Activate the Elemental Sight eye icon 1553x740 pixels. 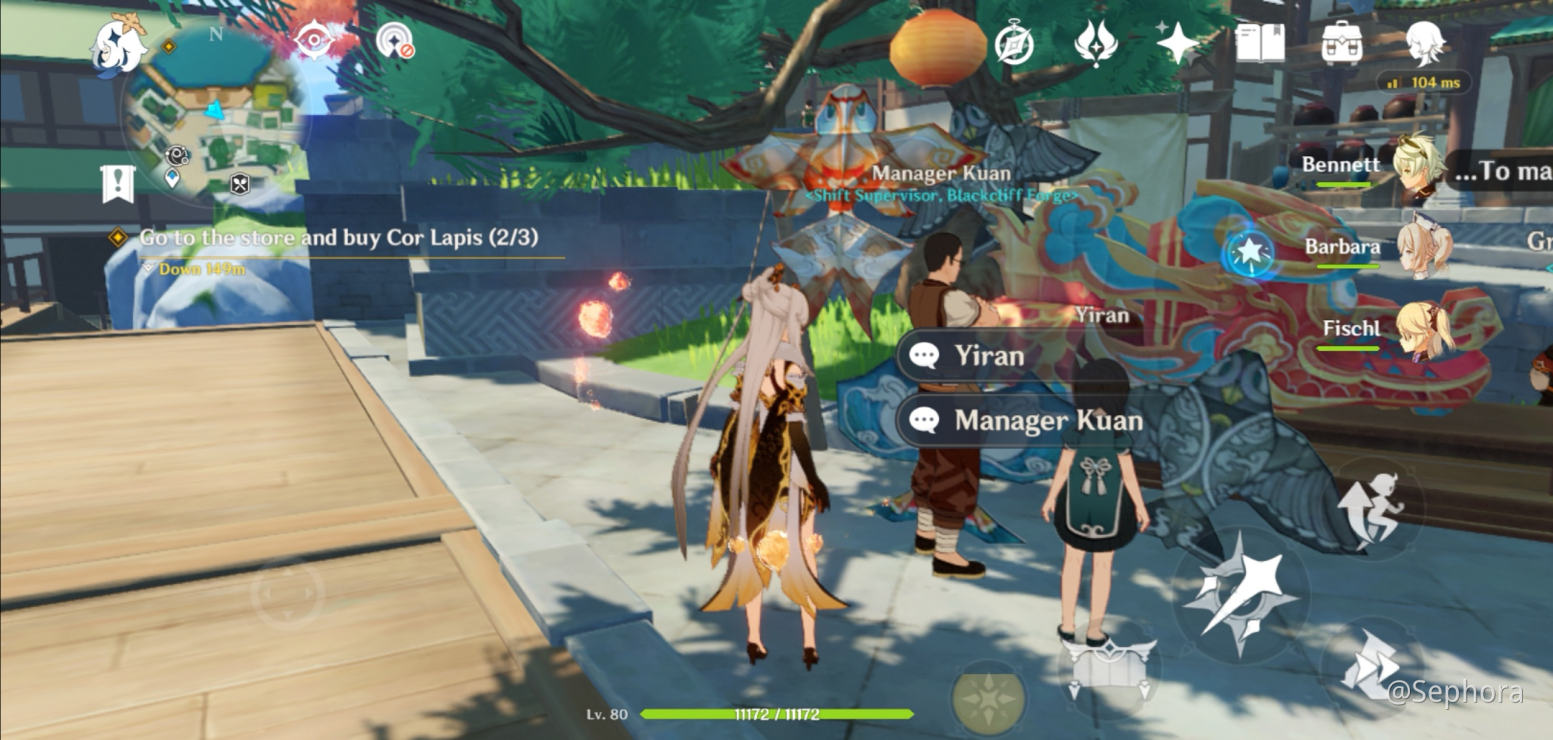[314, 42]
